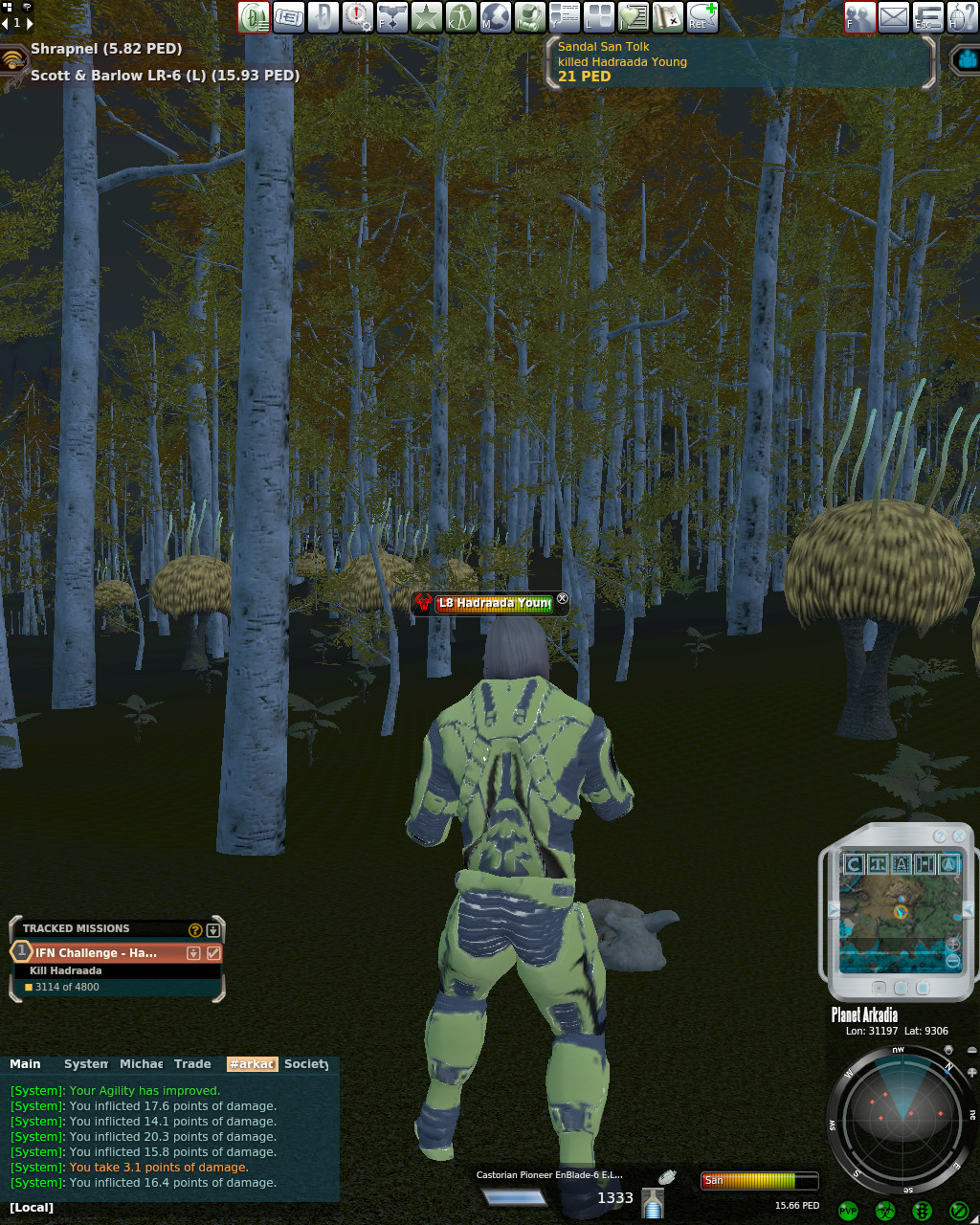Select the IFN Challenge tracked mission
This screenshot has width=980, height=1225.
(96, 953)
